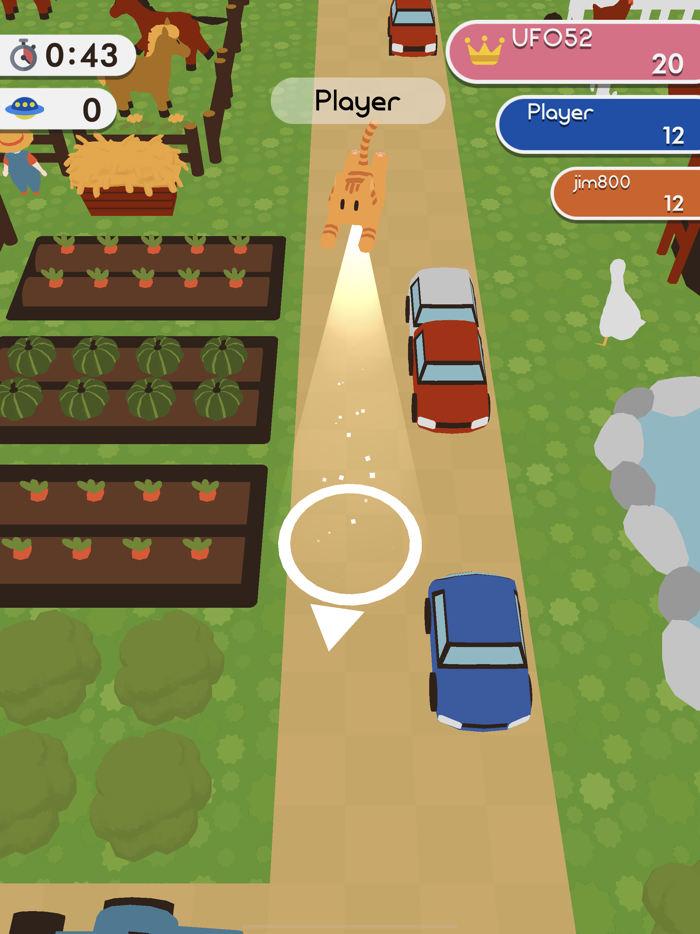Select UFO52's leaderboard row

[x=575, y=52]
